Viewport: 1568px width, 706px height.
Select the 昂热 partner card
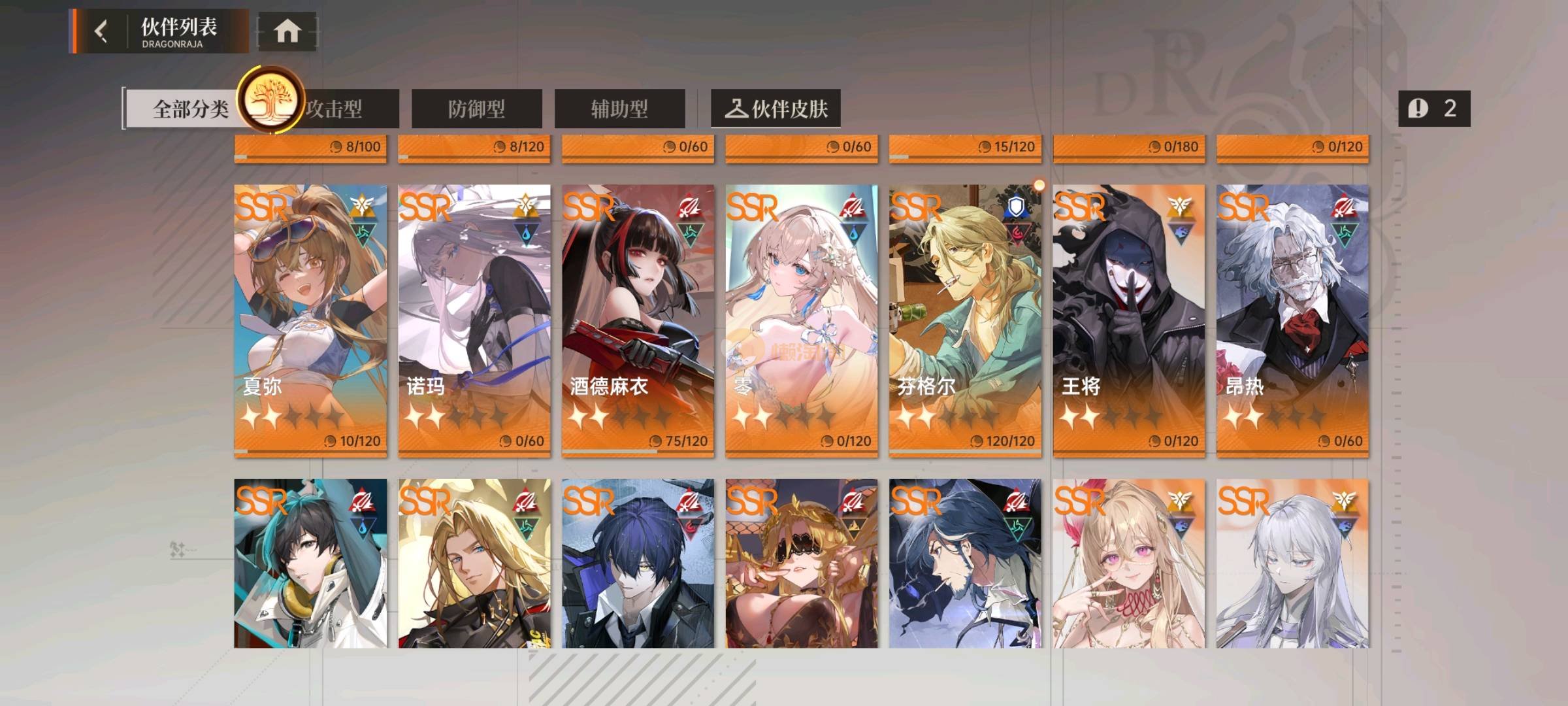click(x=1292, y=320)
